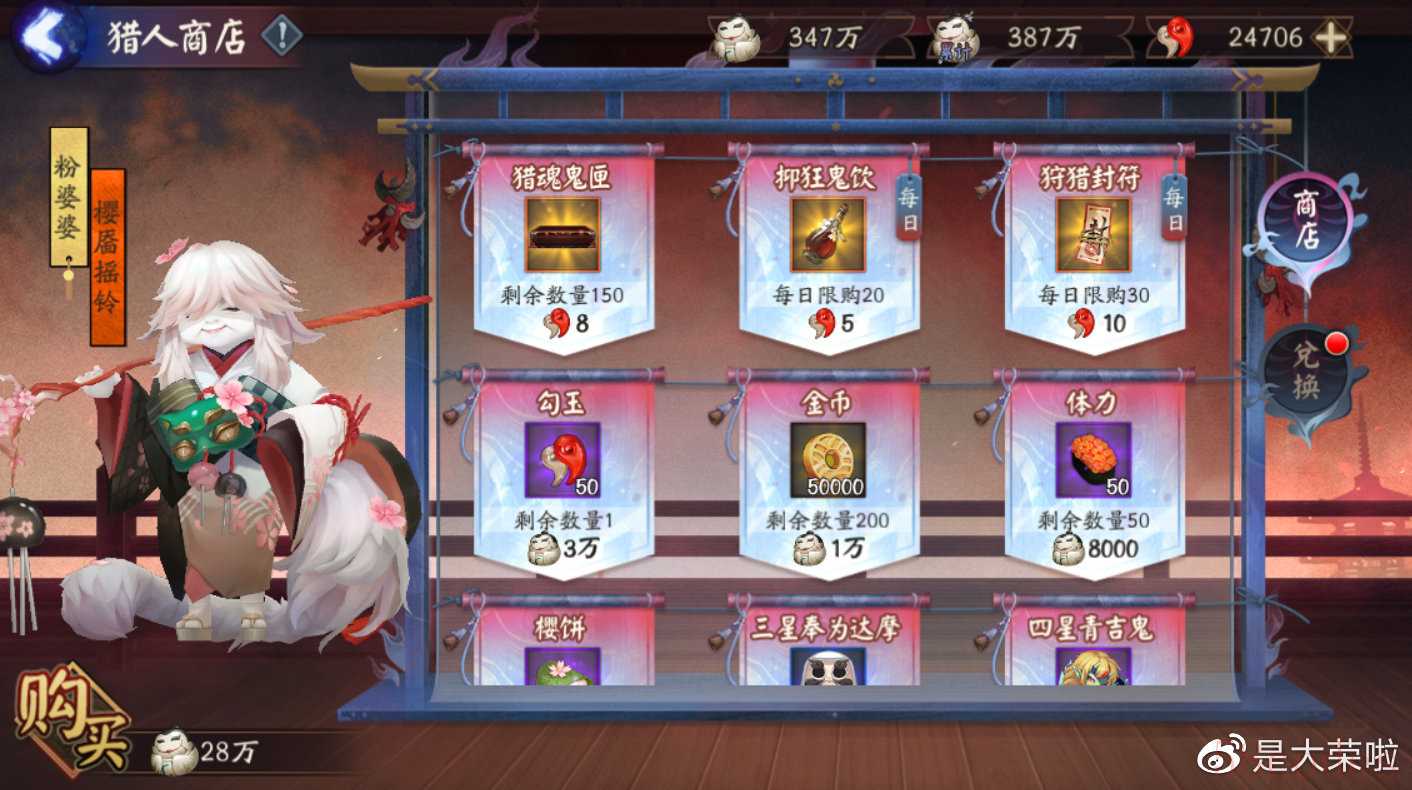
Task: Select the 勾玉 item card
Action: point(562,470)
